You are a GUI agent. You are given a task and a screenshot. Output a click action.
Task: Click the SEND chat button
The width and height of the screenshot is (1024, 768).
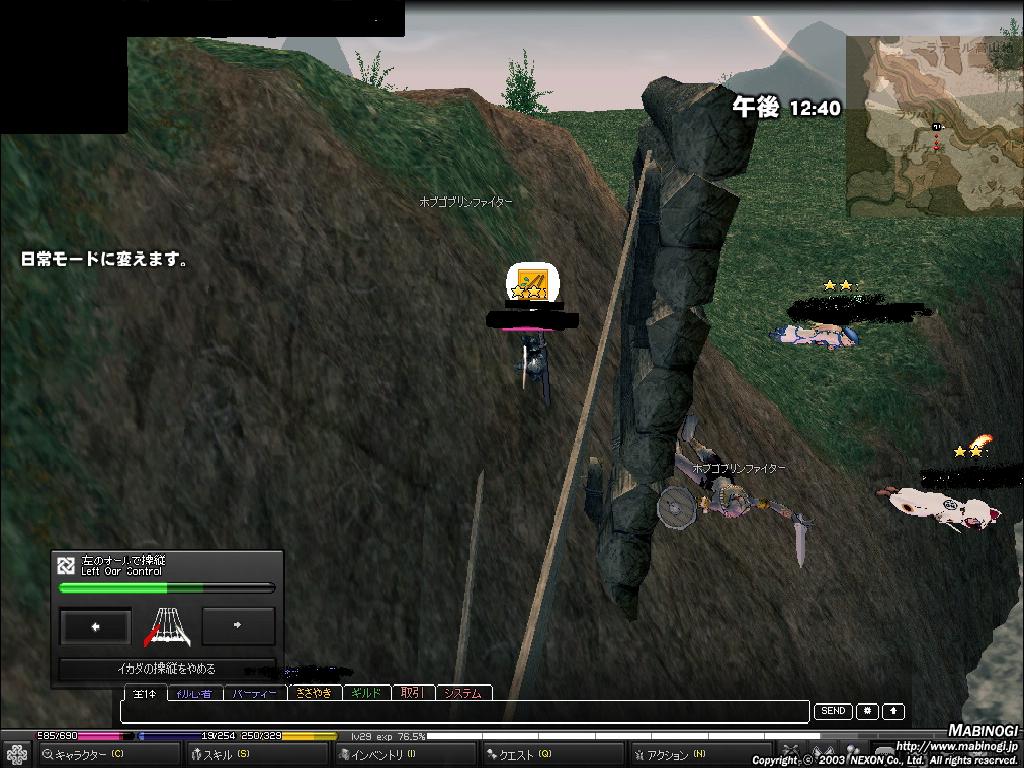coord(833,711)
